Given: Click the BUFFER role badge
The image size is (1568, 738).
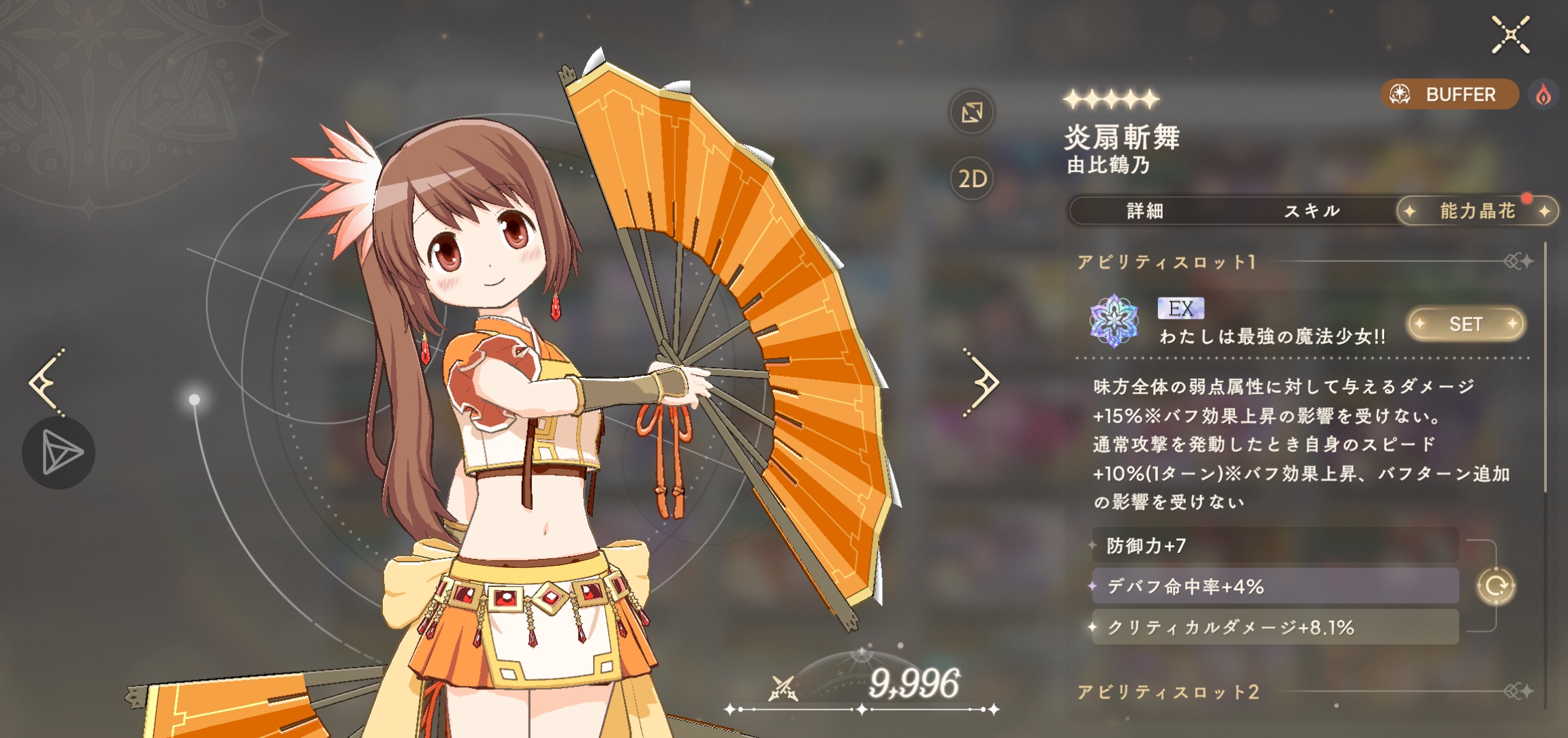Looking at the screenshot, I should point(1449,95).
